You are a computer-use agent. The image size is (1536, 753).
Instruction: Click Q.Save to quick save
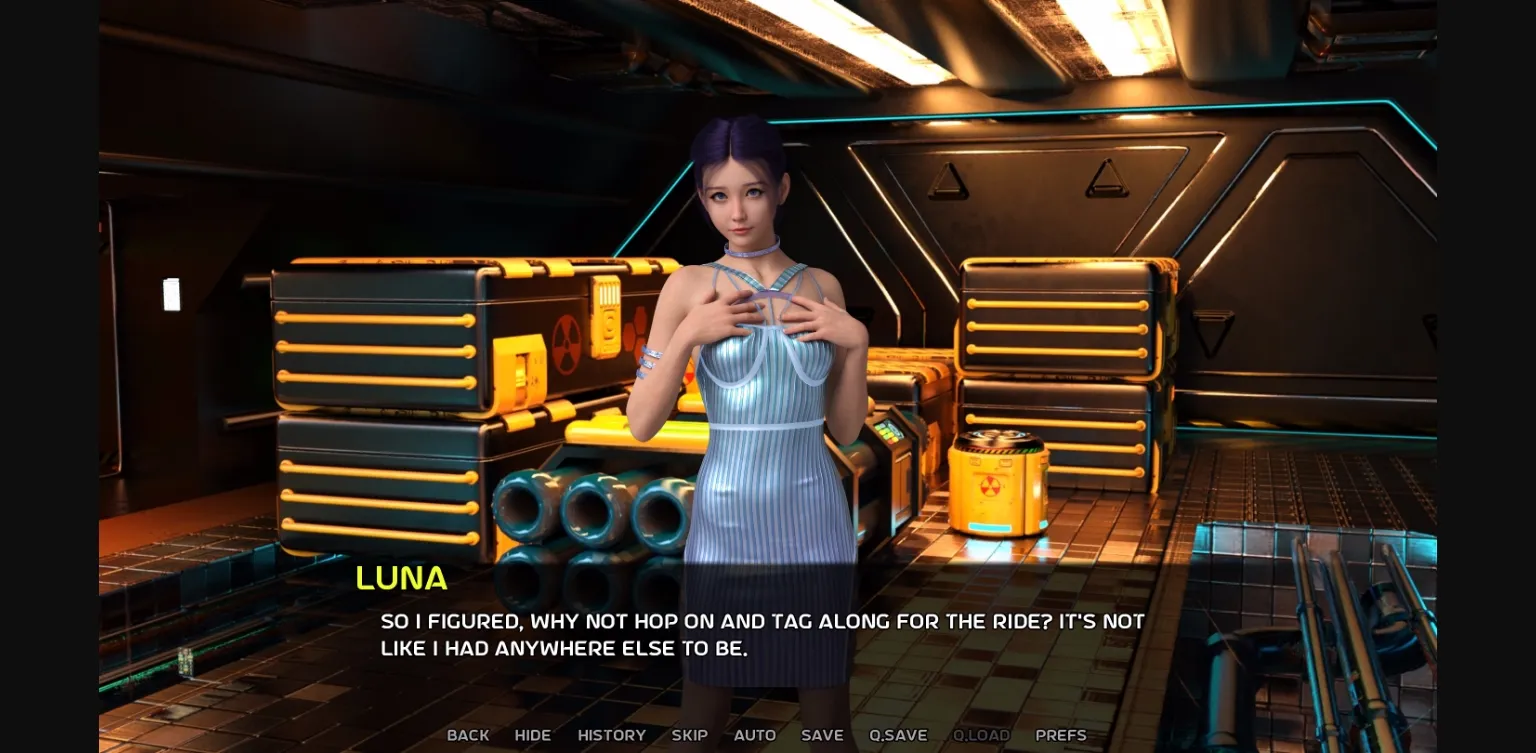click(898, 735)
